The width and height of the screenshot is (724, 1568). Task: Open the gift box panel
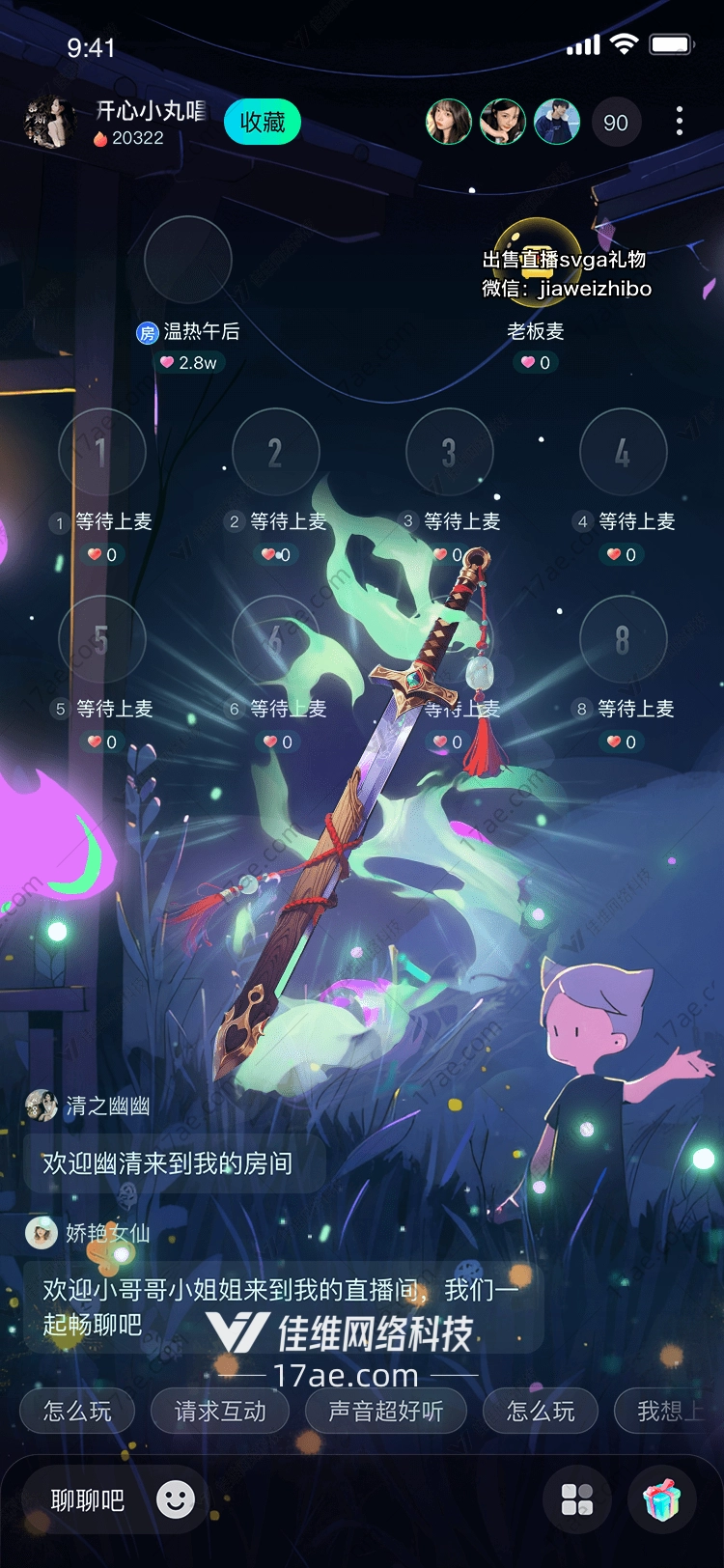point(662,1499)
